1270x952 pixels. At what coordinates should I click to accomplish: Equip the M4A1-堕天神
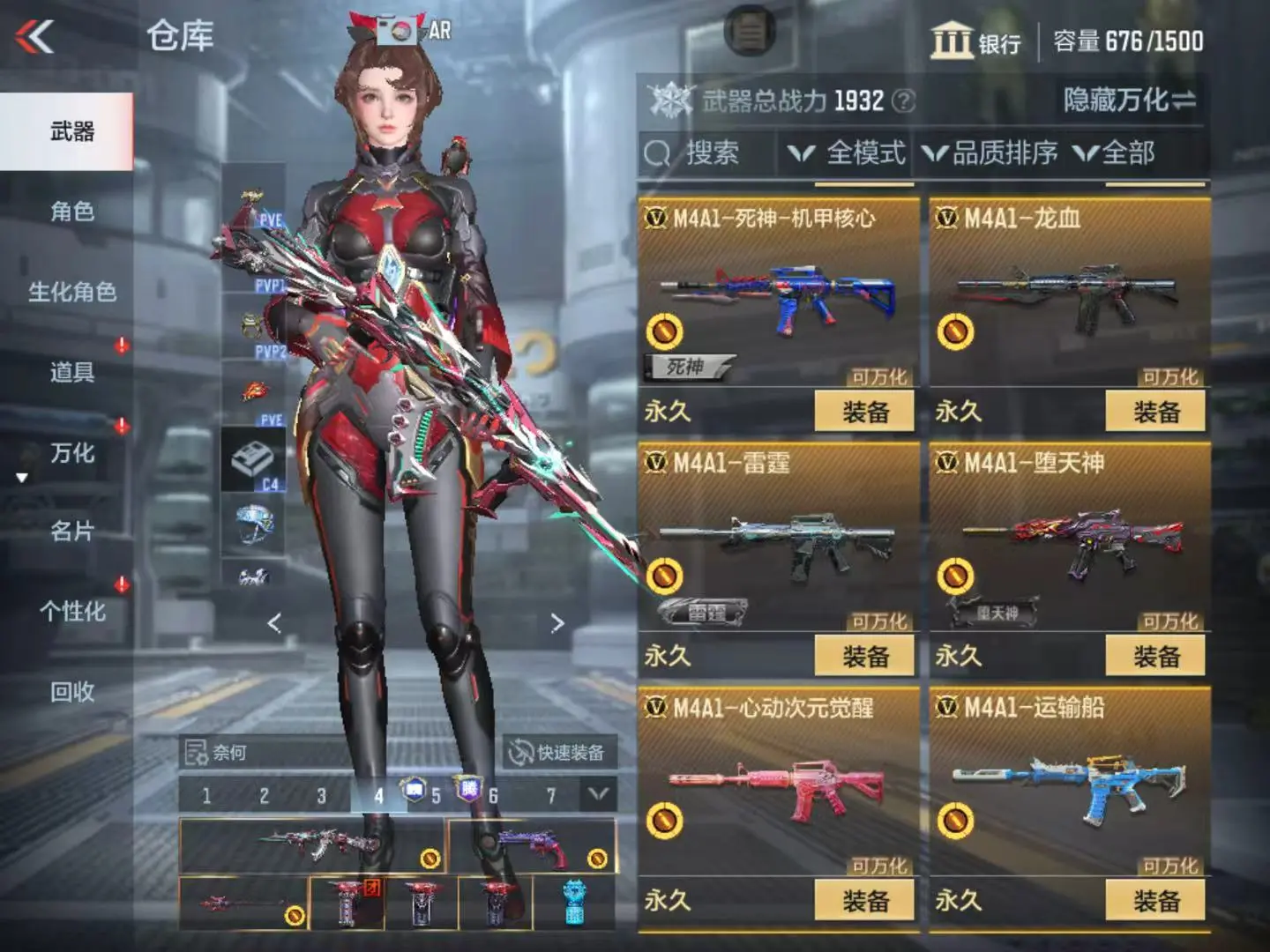point(1155,657)
